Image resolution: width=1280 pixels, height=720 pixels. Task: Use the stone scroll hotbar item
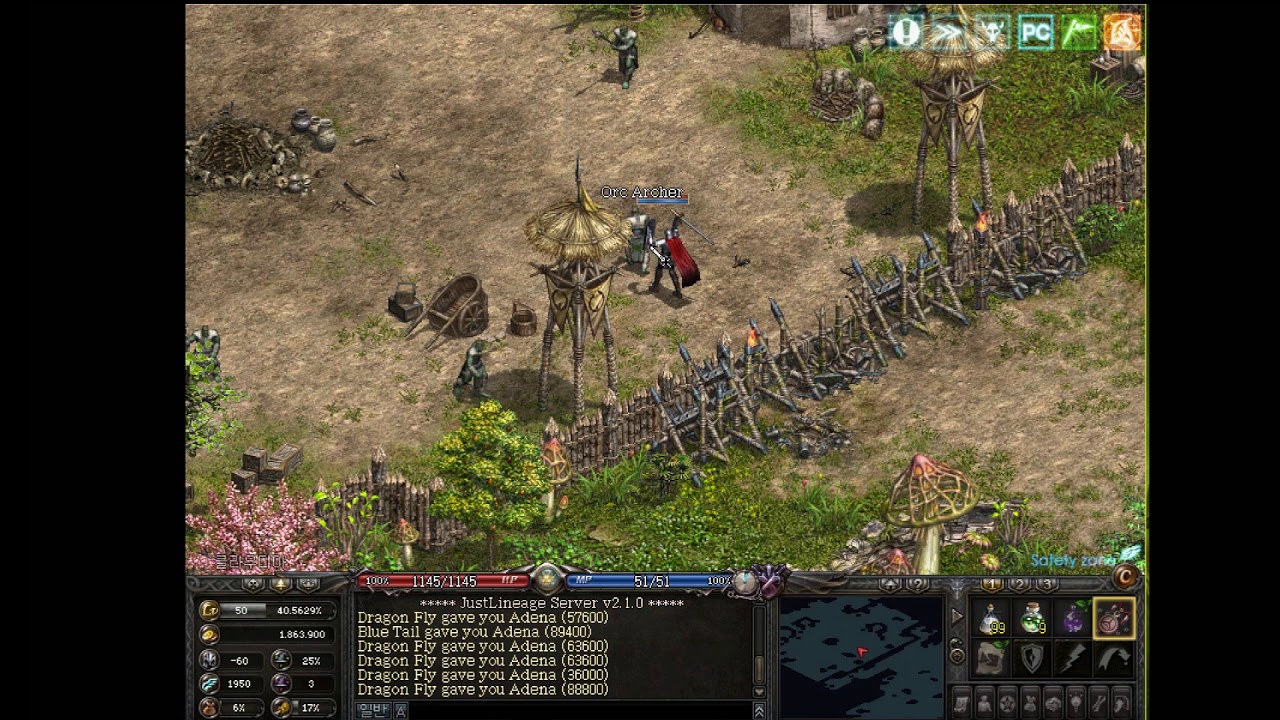(992, 658)
